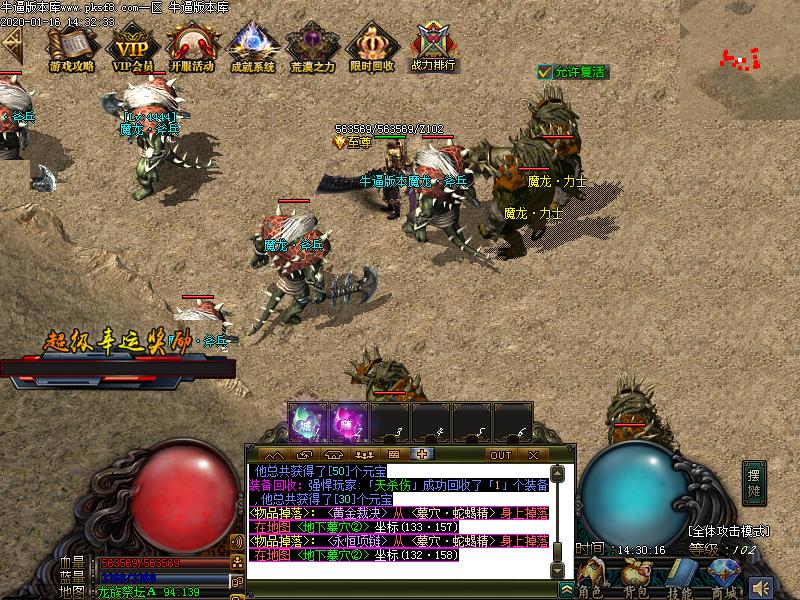Open the 角色 character panel
Viewport: 800px width, 600px height.
pos(592,578)
